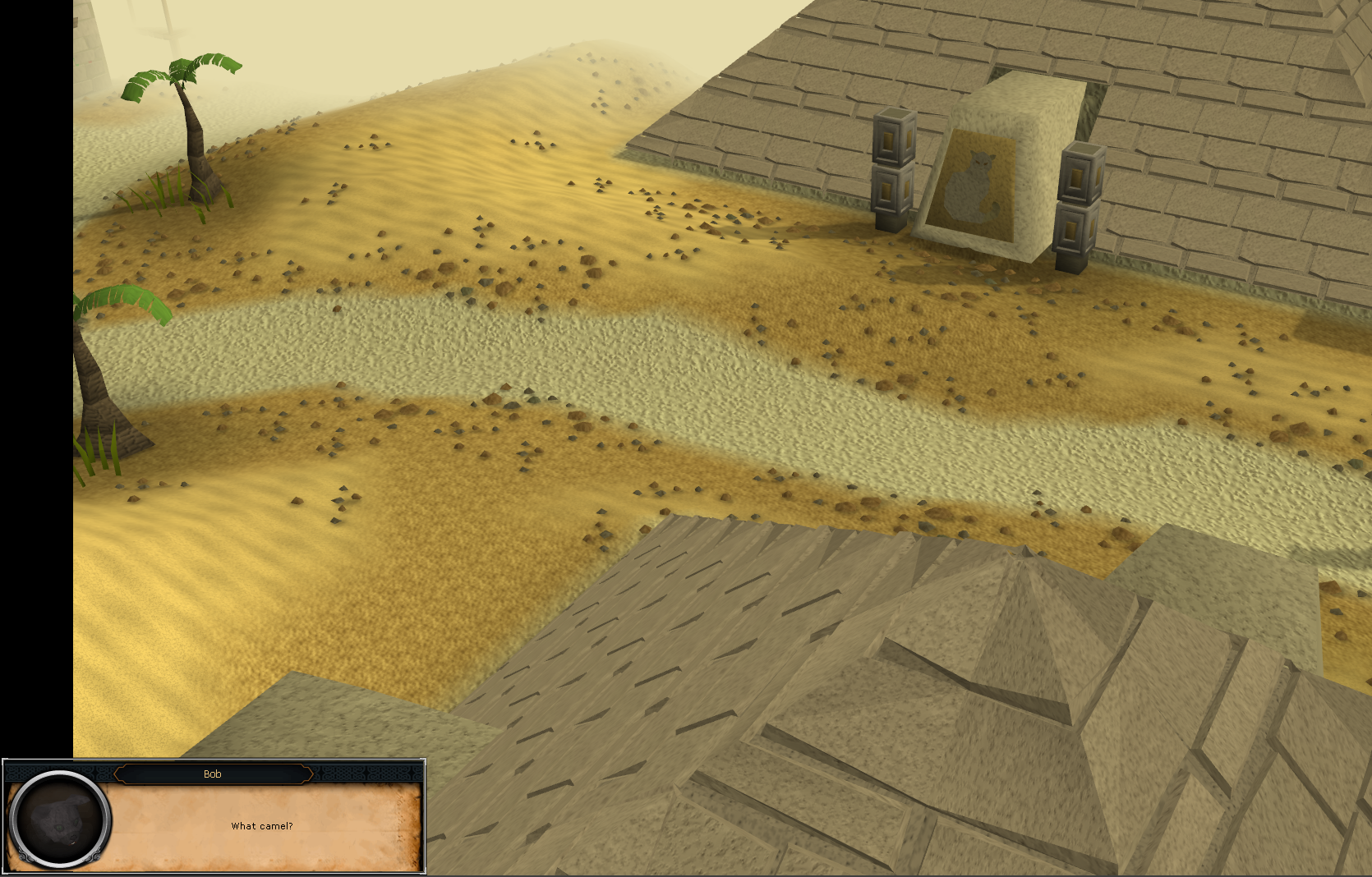Click the Bob nameplate on the dialogue banner
This screenshot has width=1372, height=877.
coord(214,774)
